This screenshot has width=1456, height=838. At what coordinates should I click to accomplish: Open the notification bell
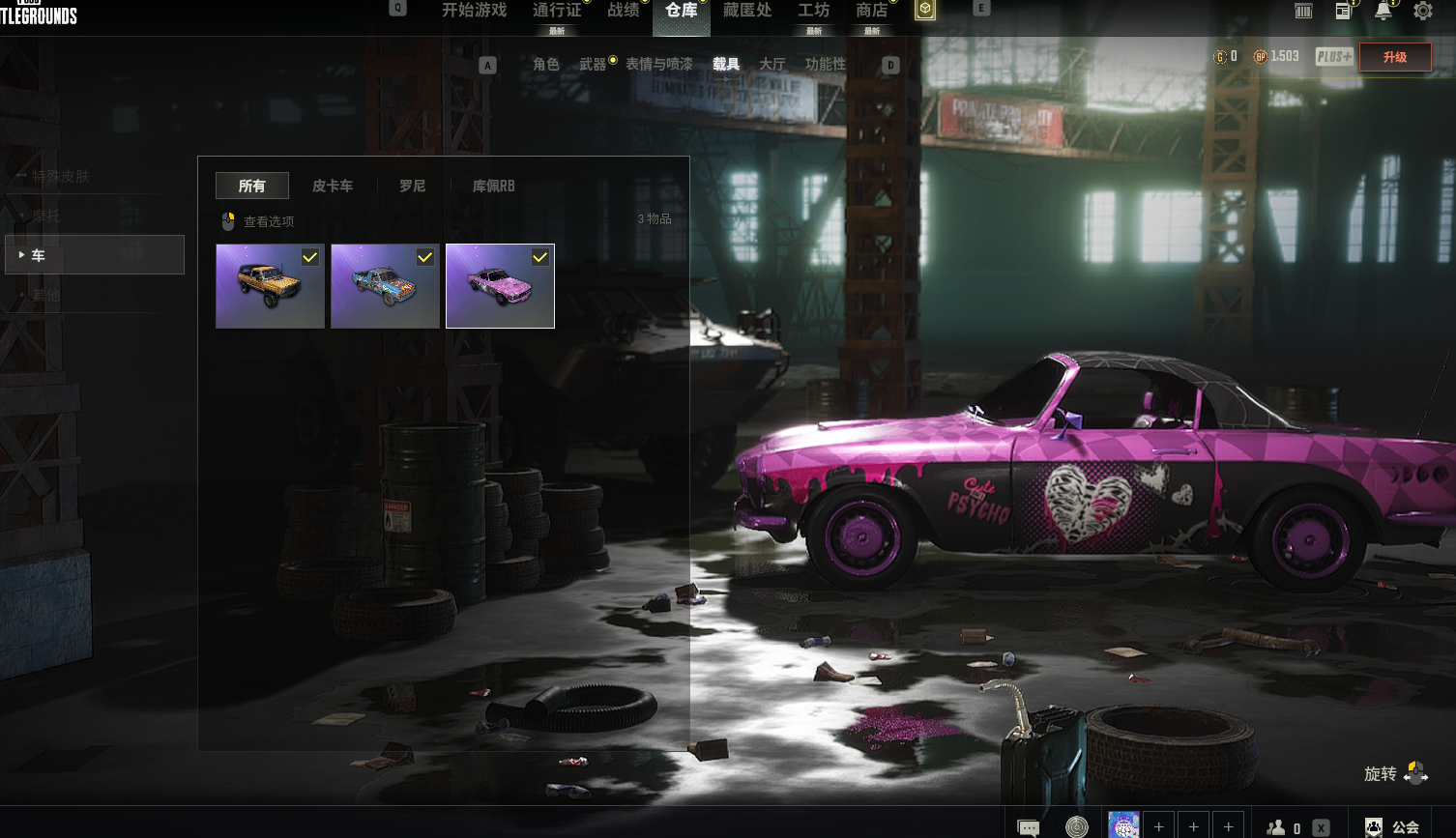[1383, 12]
